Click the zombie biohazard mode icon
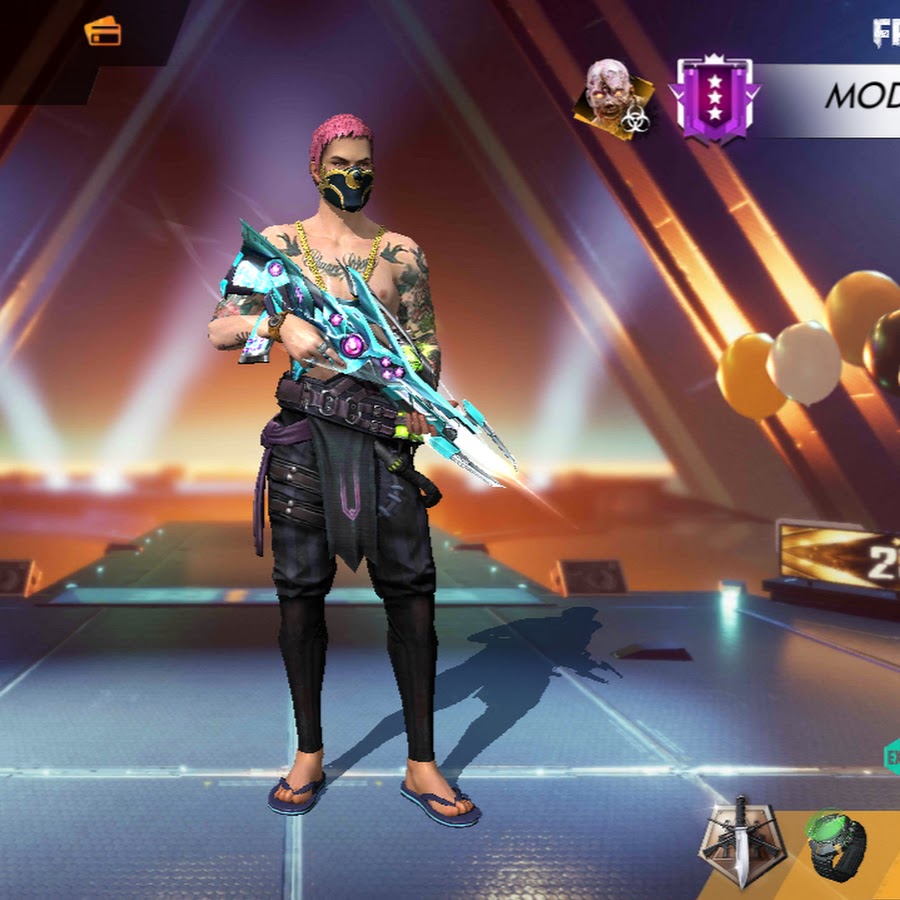 click(613, 99)
